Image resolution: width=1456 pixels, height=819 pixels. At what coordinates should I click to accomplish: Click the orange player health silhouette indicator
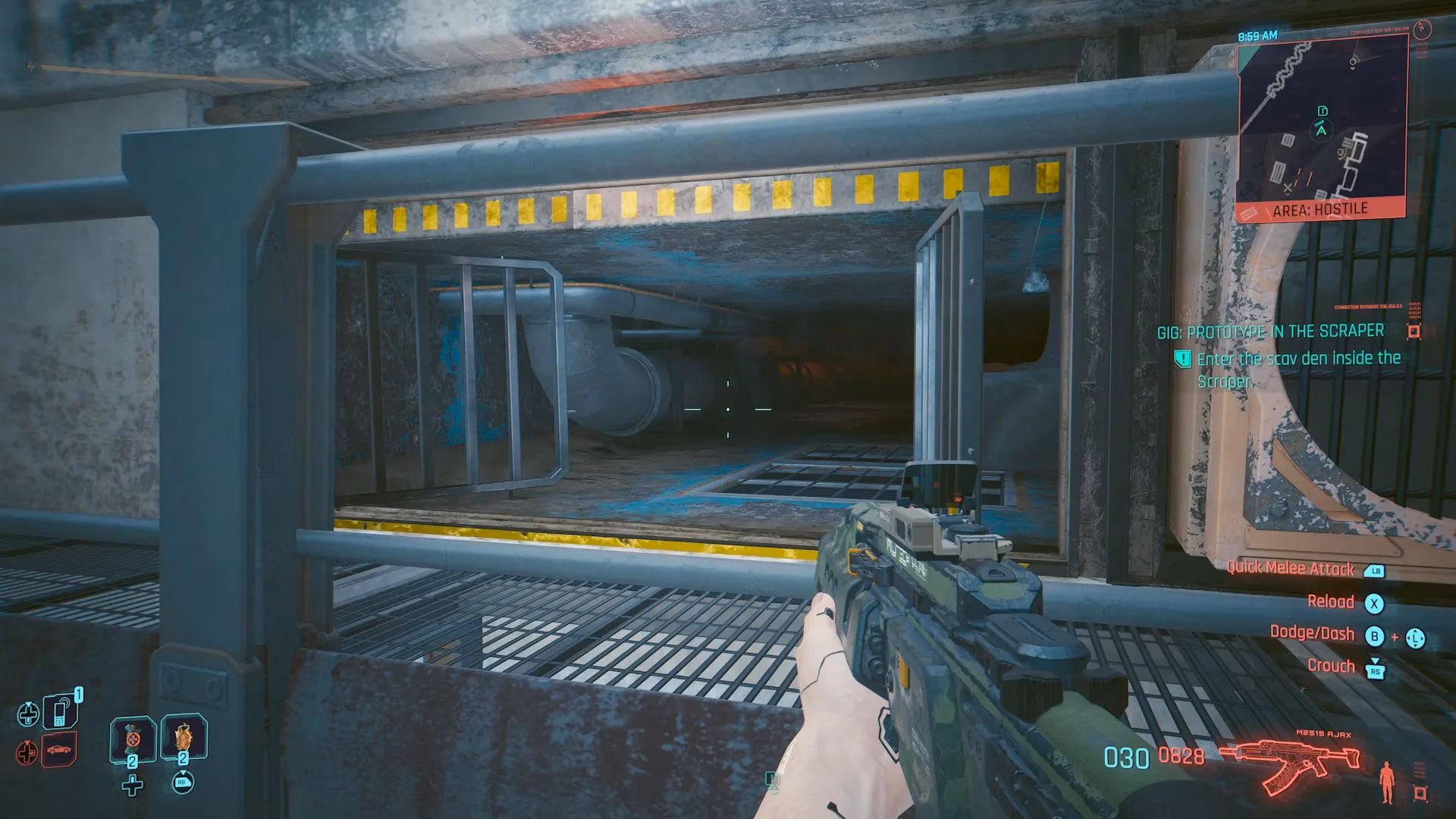[x=1386, y=779]
